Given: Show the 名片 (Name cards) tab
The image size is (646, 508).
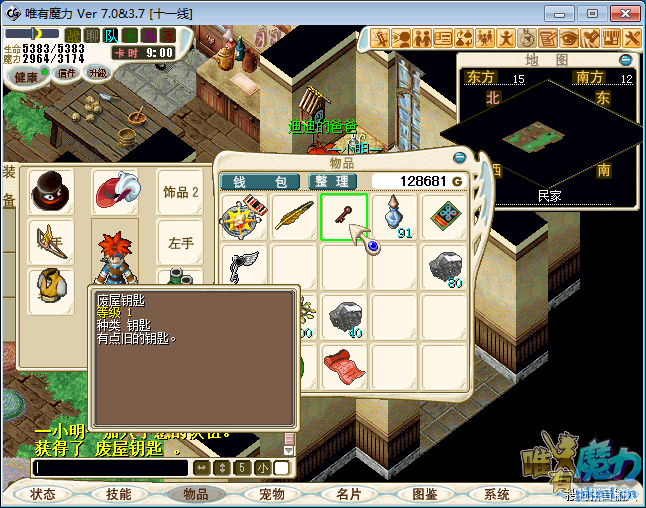Looking at the screenshot, I should [348, 494].
